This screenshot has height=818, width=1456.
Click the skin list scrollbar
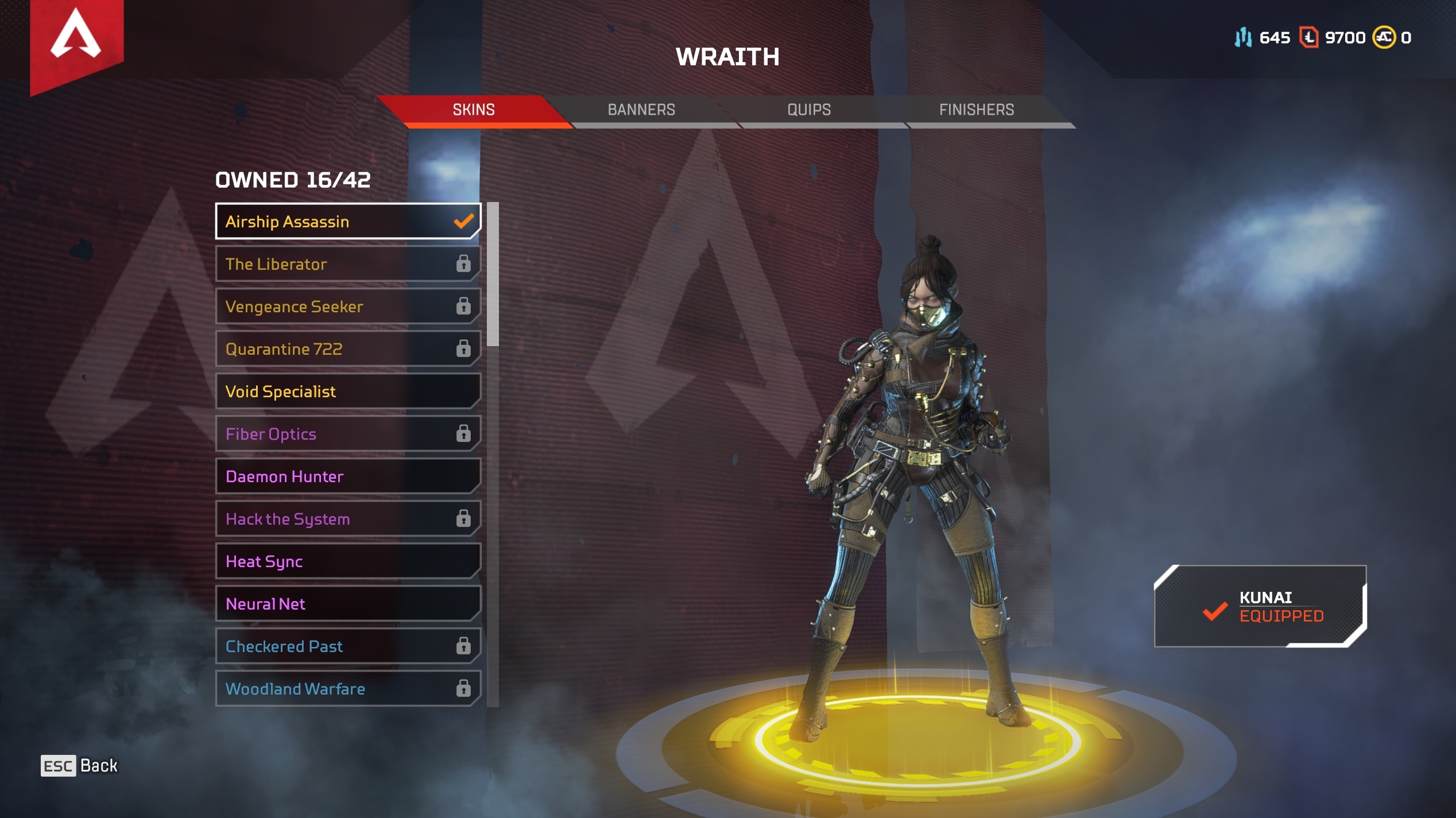[493, 274]
